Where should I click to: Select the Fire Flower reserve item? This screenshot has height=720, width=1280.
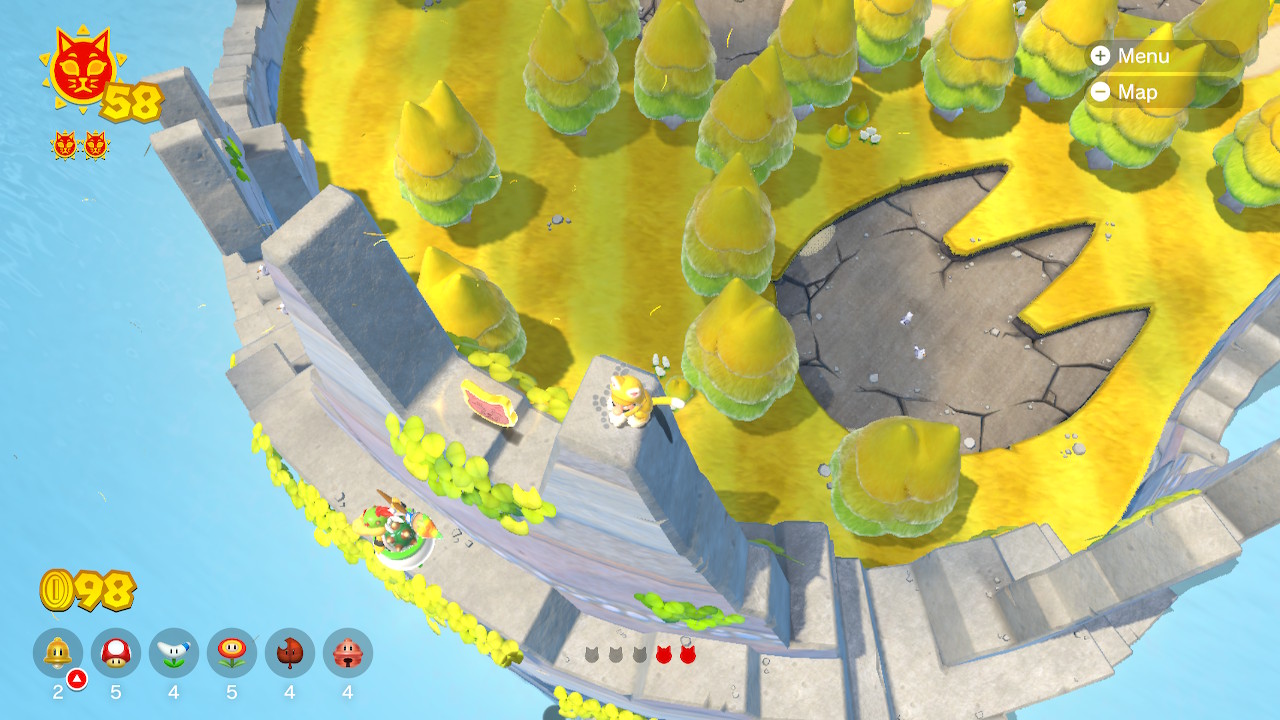point(232,653)
